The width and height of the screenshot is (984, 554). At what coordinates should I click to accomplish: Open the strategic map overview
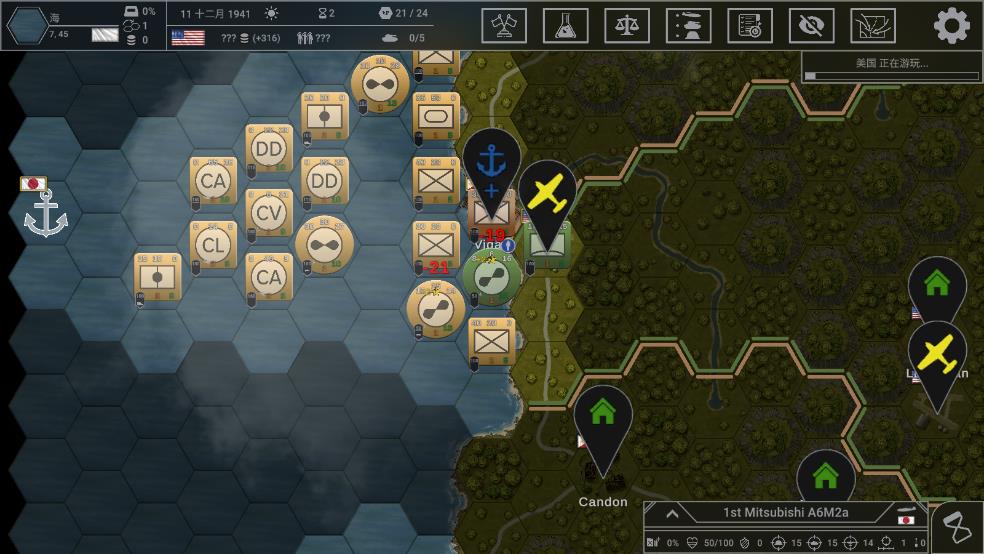[x=873, y=25]
